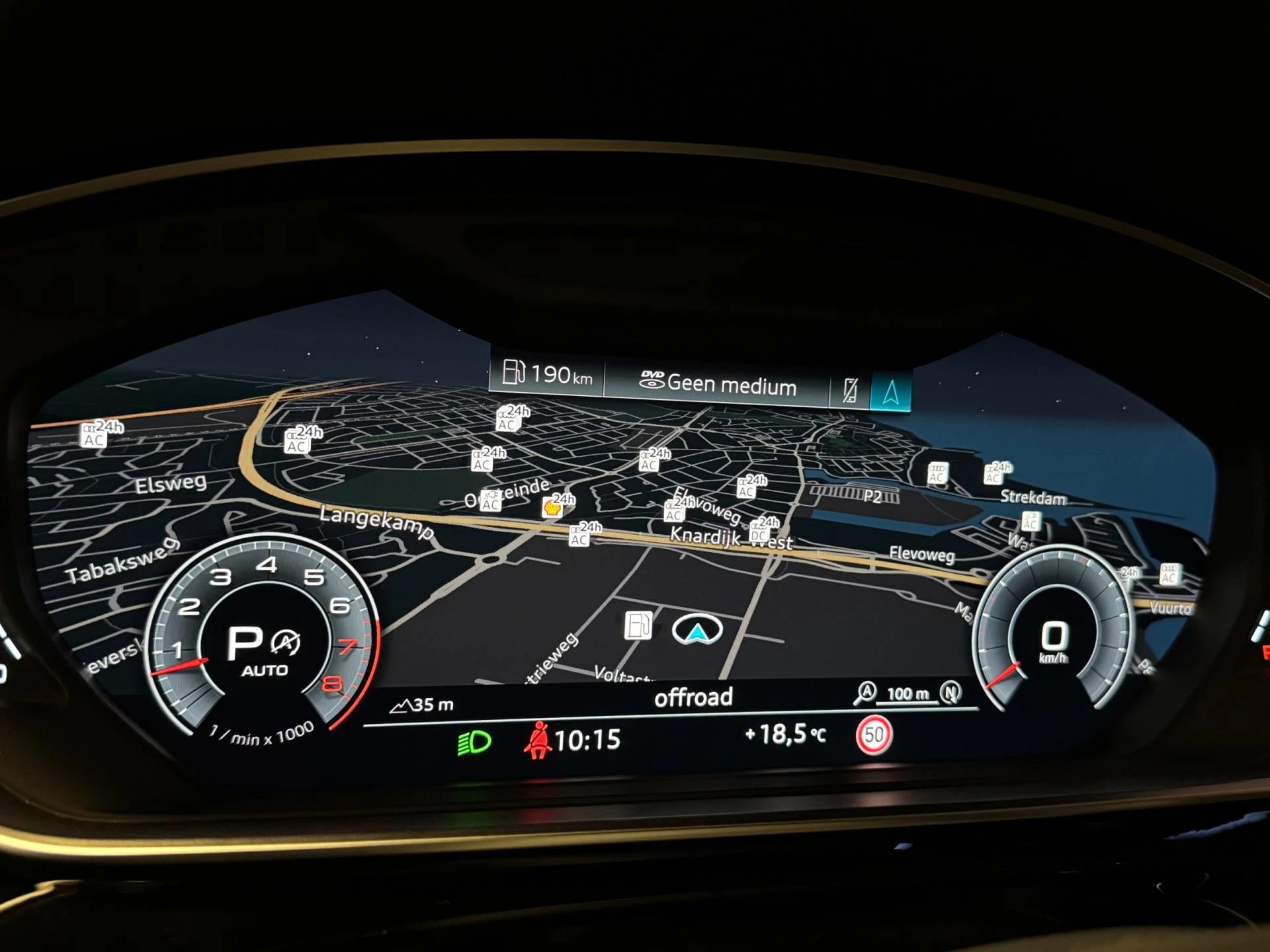Select the Geen medium media tab

click(718, 383)
